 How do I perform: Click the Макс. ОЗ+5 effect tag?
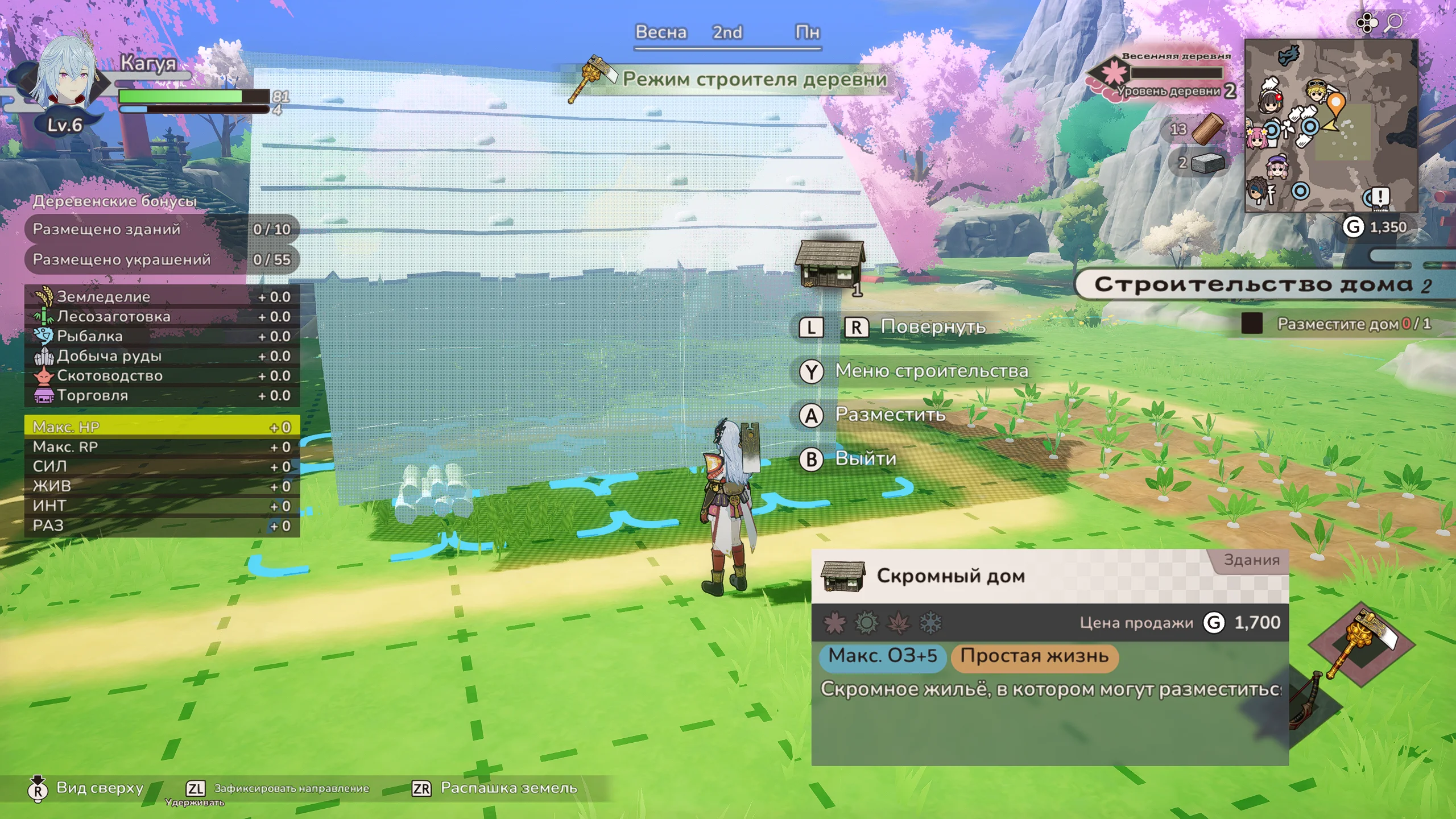[882, 656]
